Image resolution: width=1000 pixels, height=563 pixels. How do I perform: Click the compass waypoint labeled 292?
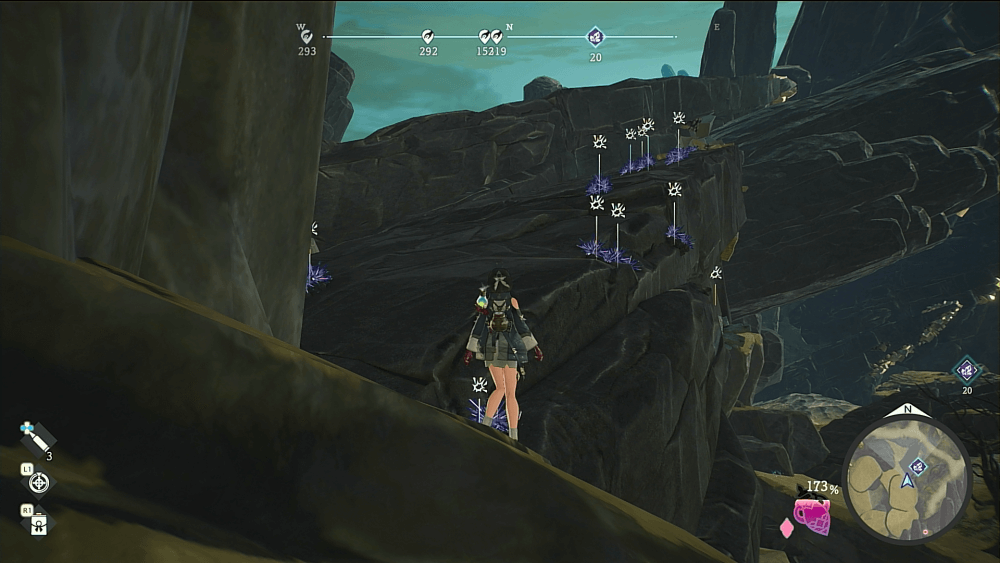[x=428, y=37]
